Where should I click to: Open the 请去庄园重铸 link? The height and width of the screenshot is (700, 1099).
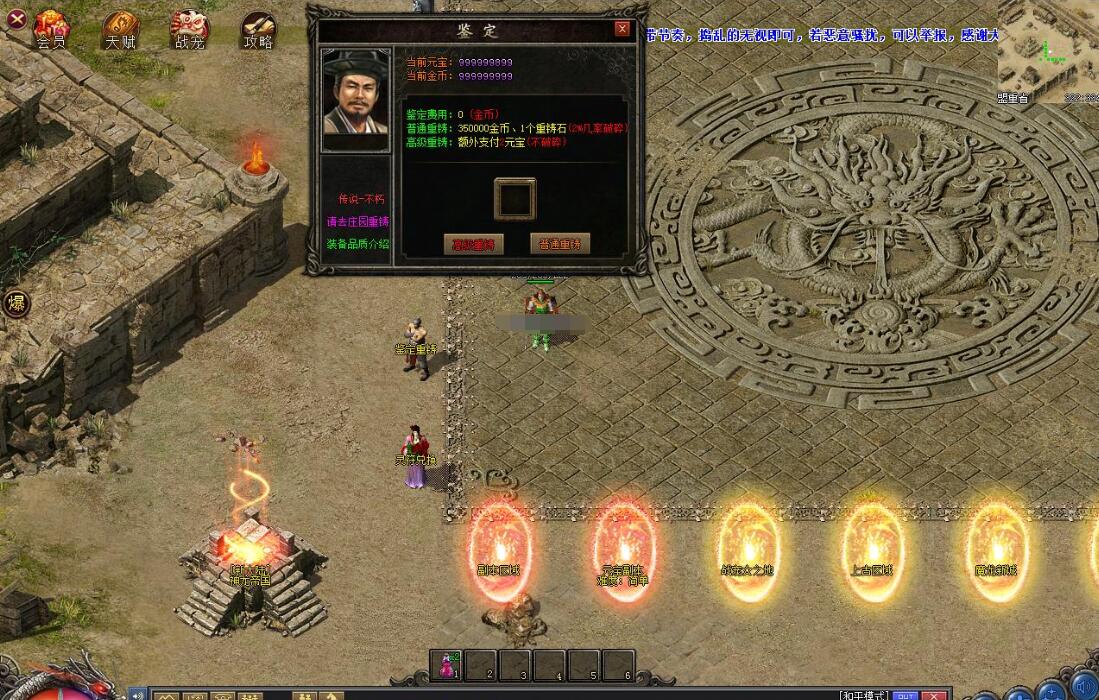pos(357,221)
